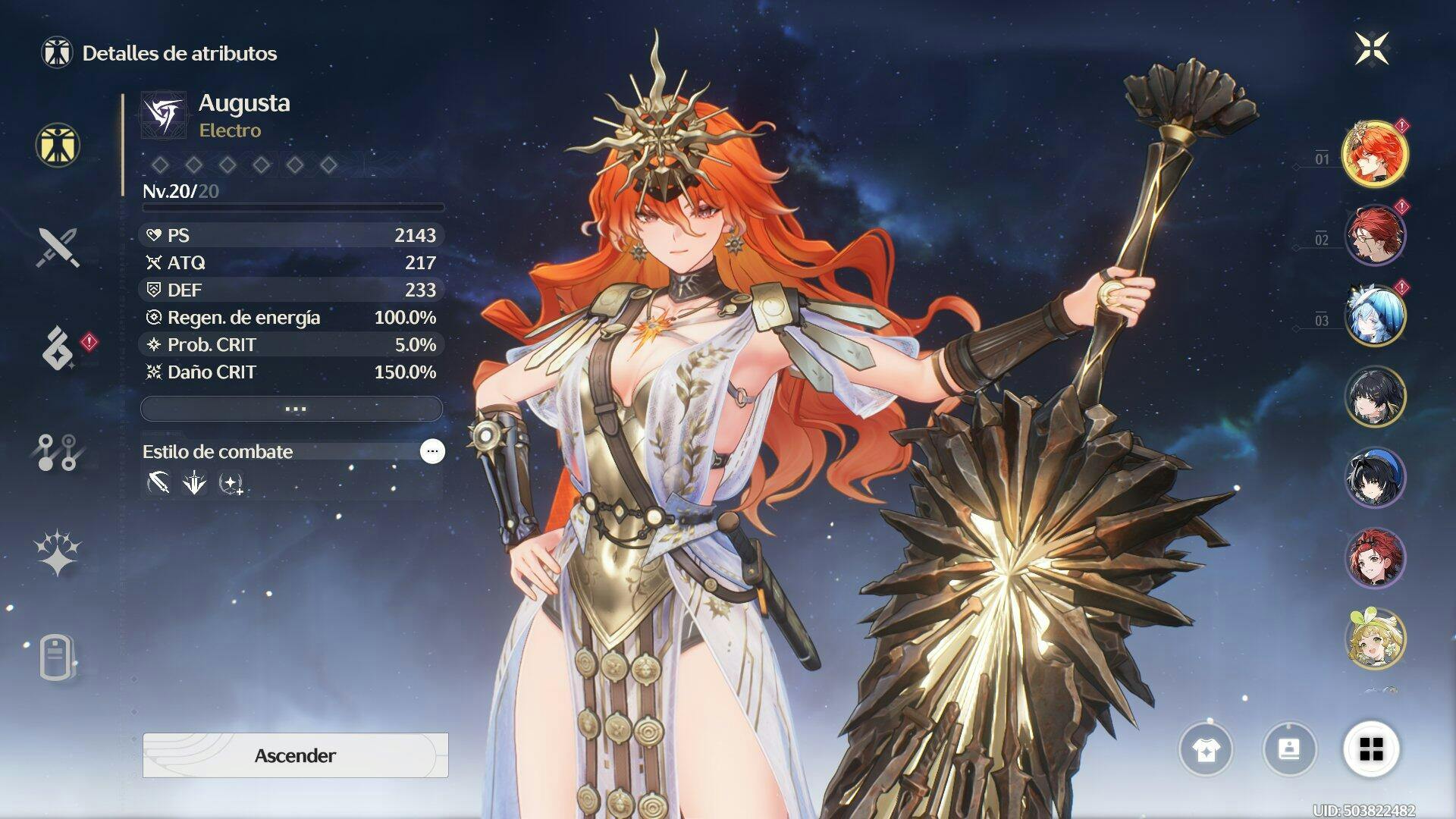Switch to the skill tree nodes tab
1456x819 pixels.
58,452
